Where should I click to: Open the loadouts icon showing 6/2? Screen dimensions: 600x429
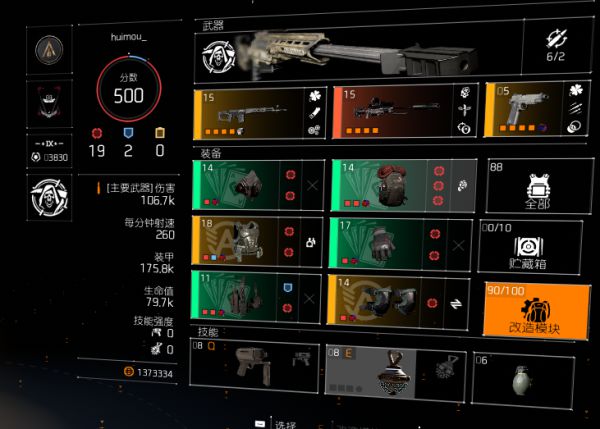pos(557,45)
